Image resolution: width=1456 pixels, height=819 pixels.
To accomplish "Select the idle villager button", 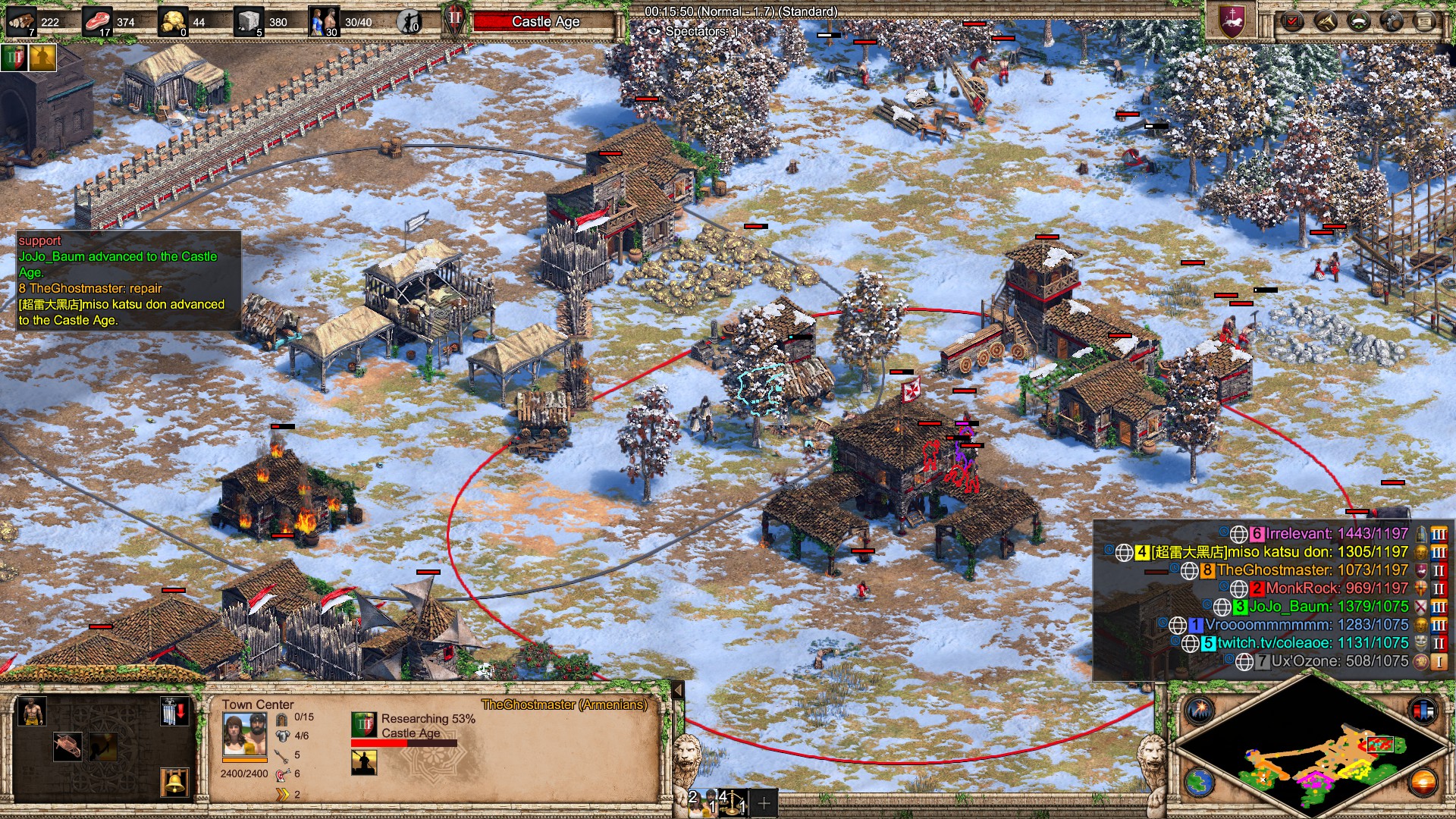I will 410,22.
